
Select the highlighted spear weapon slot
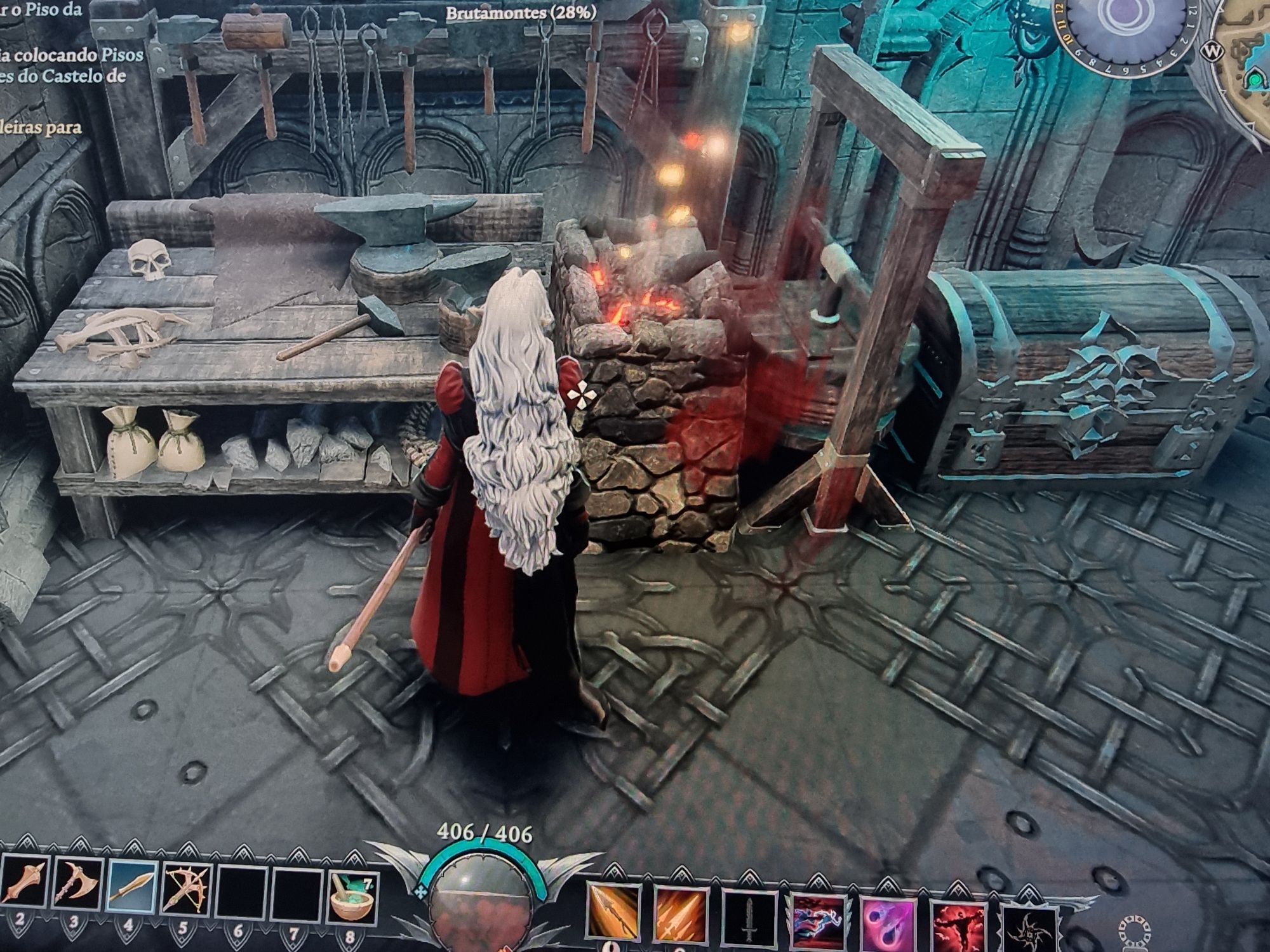click(x=131, y=887)
